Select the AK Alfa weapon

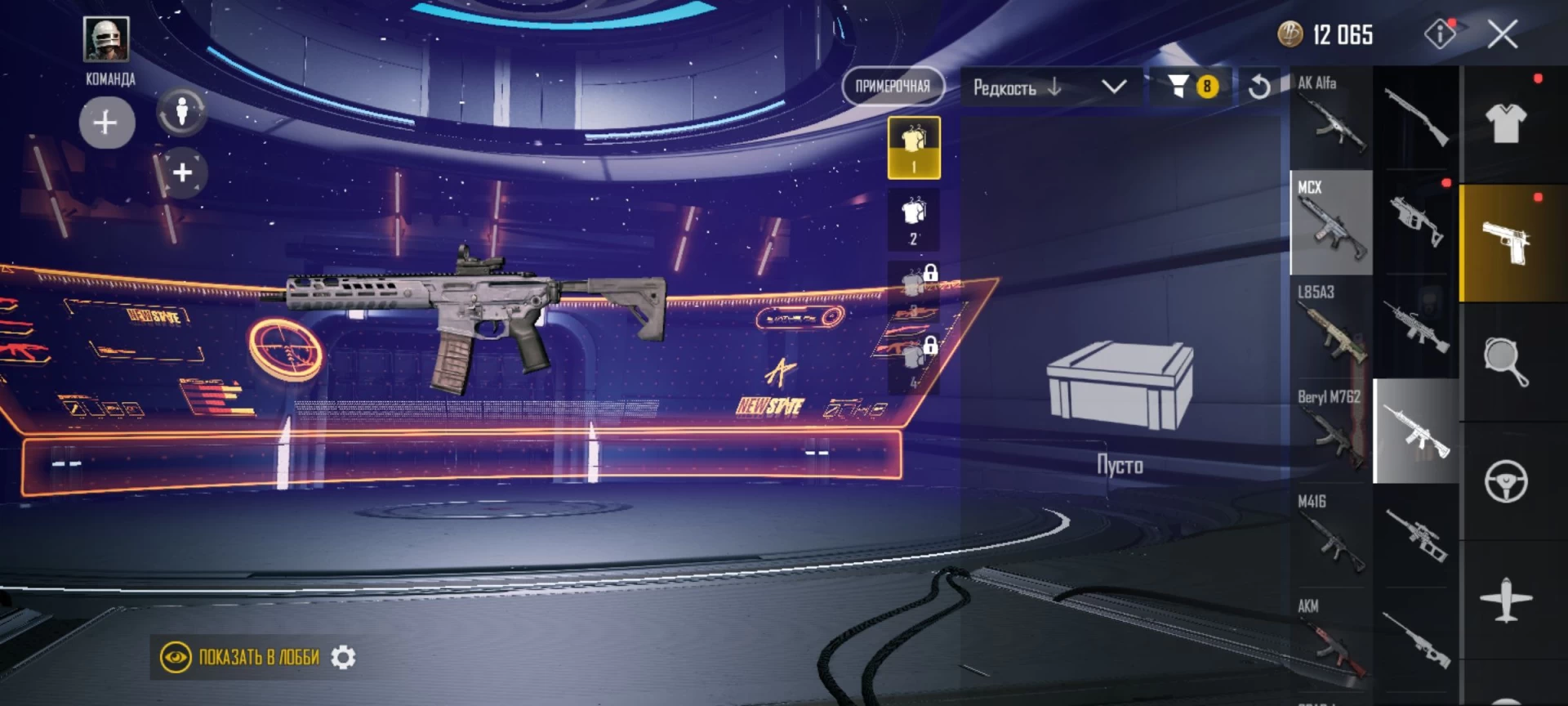pyautogui.click(x=1331, y=118)
